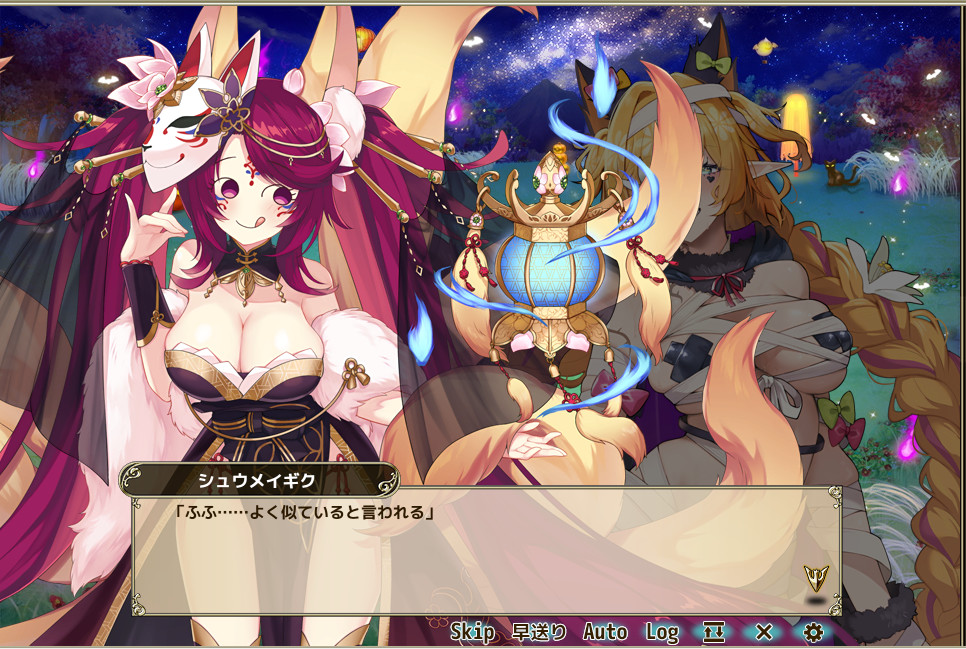
Task: Click the up-down arrows icon button
Action: tap(714, 632)
